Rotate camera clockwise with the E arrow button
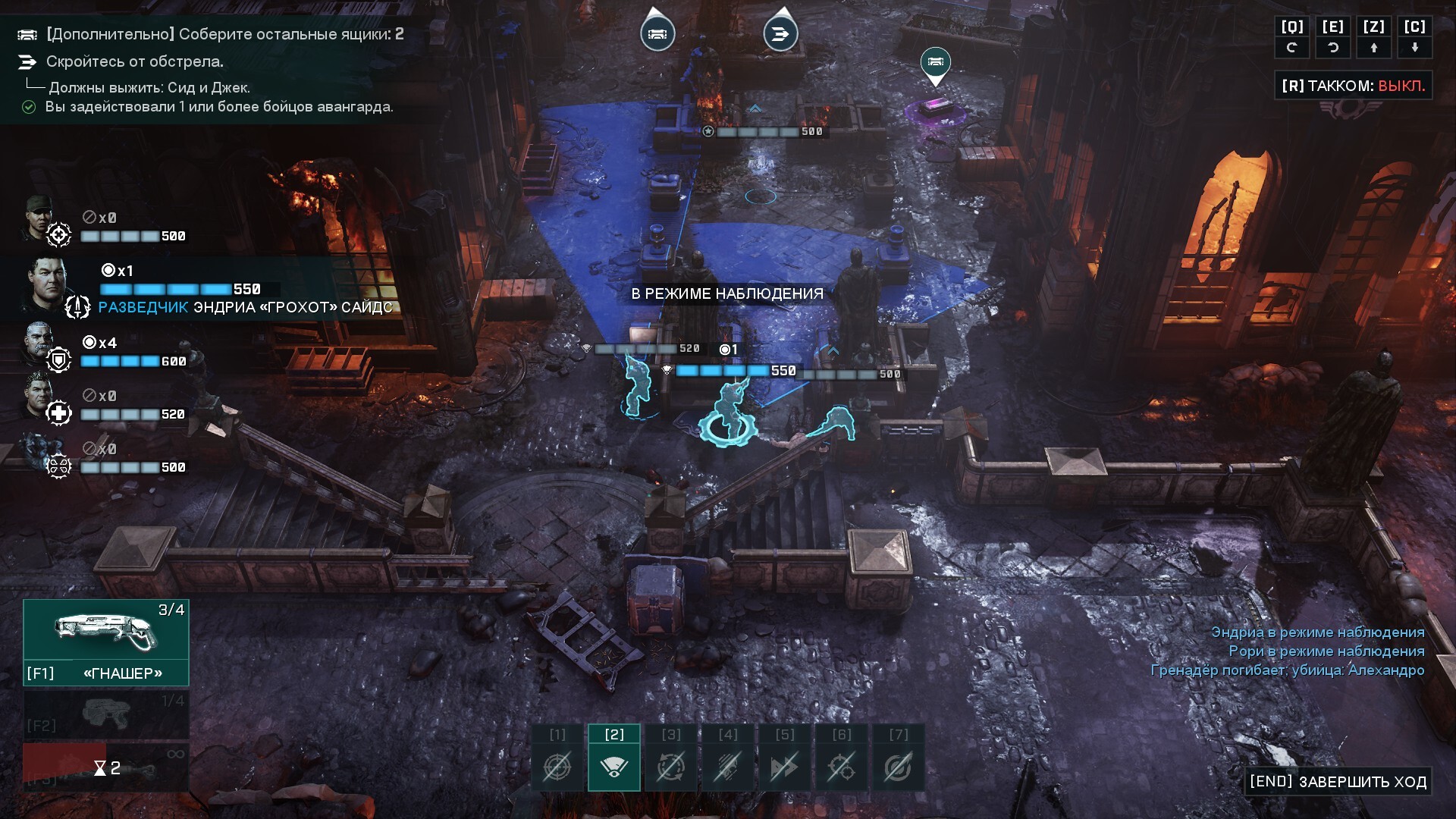Image resolution: width=1456 pixels, height=819 pixels. (1333, 47)
